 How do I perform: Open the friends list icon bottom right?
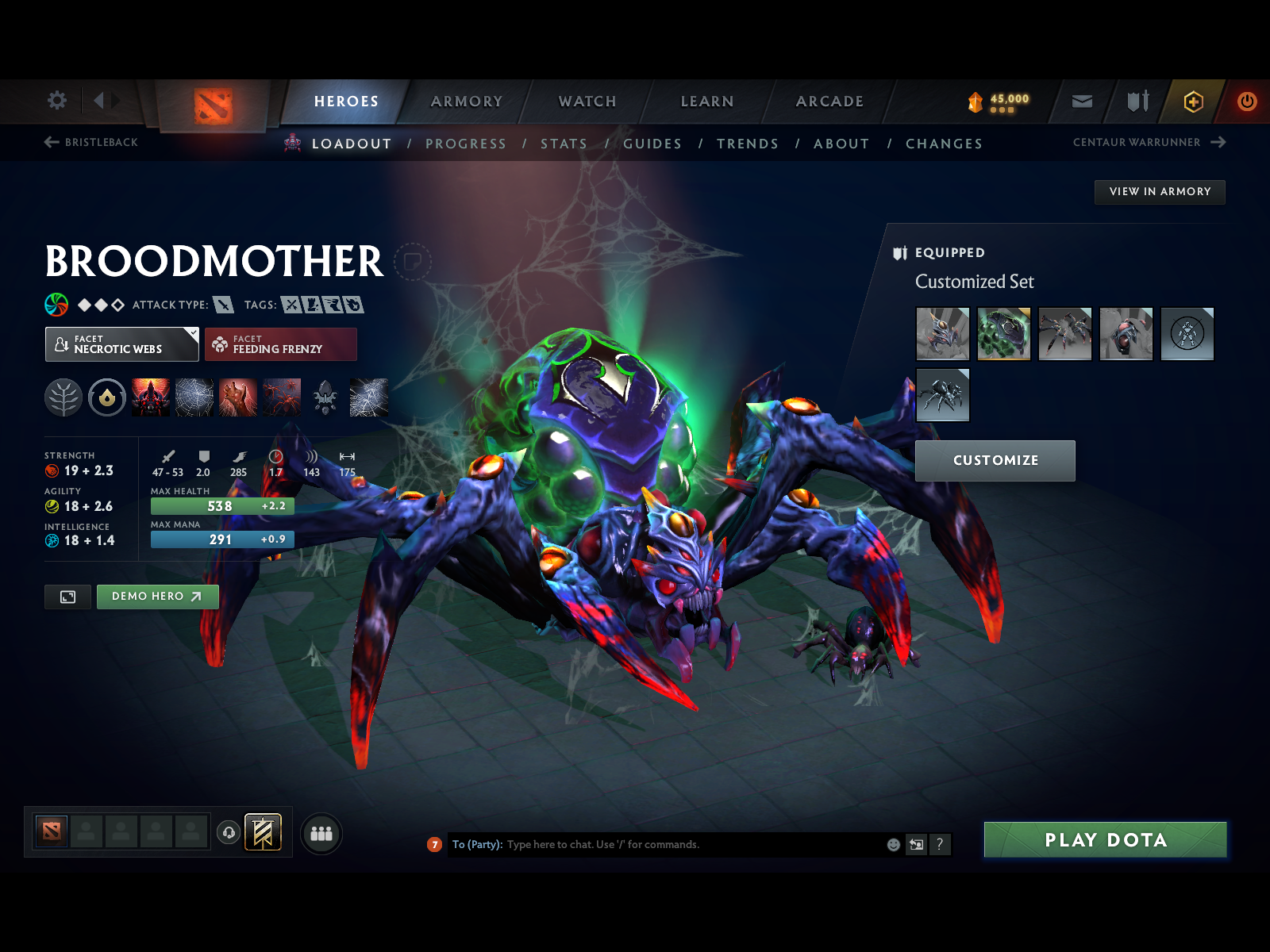321,834
